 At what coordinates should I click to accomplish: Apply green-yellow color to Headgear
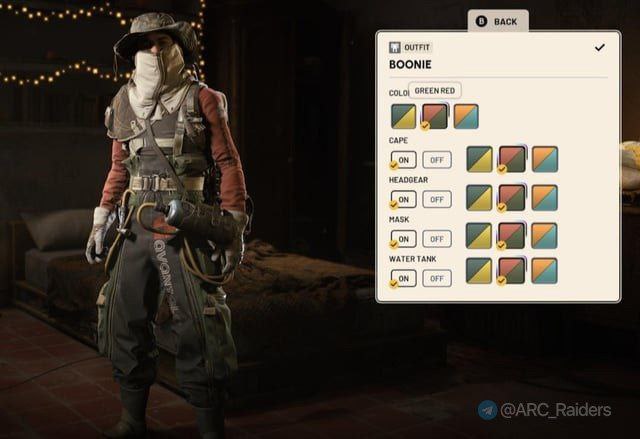(x=480, y=197)
